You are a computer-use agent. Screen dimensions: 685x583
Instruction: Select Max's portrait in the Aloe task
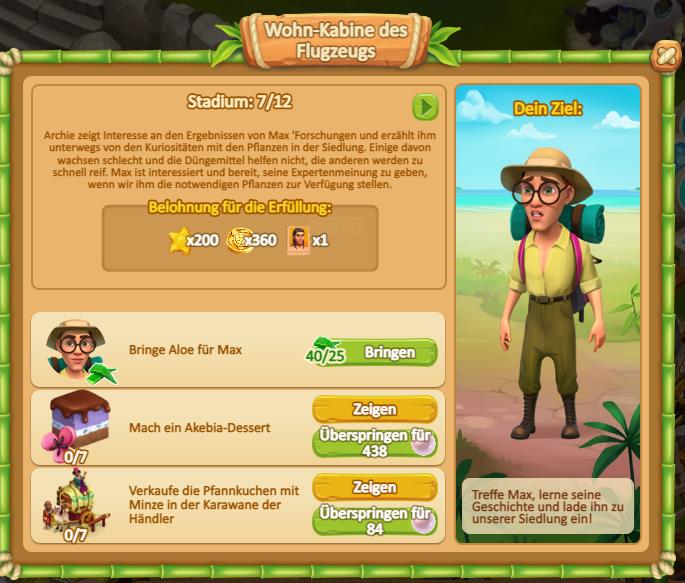(x=74, y=349)
